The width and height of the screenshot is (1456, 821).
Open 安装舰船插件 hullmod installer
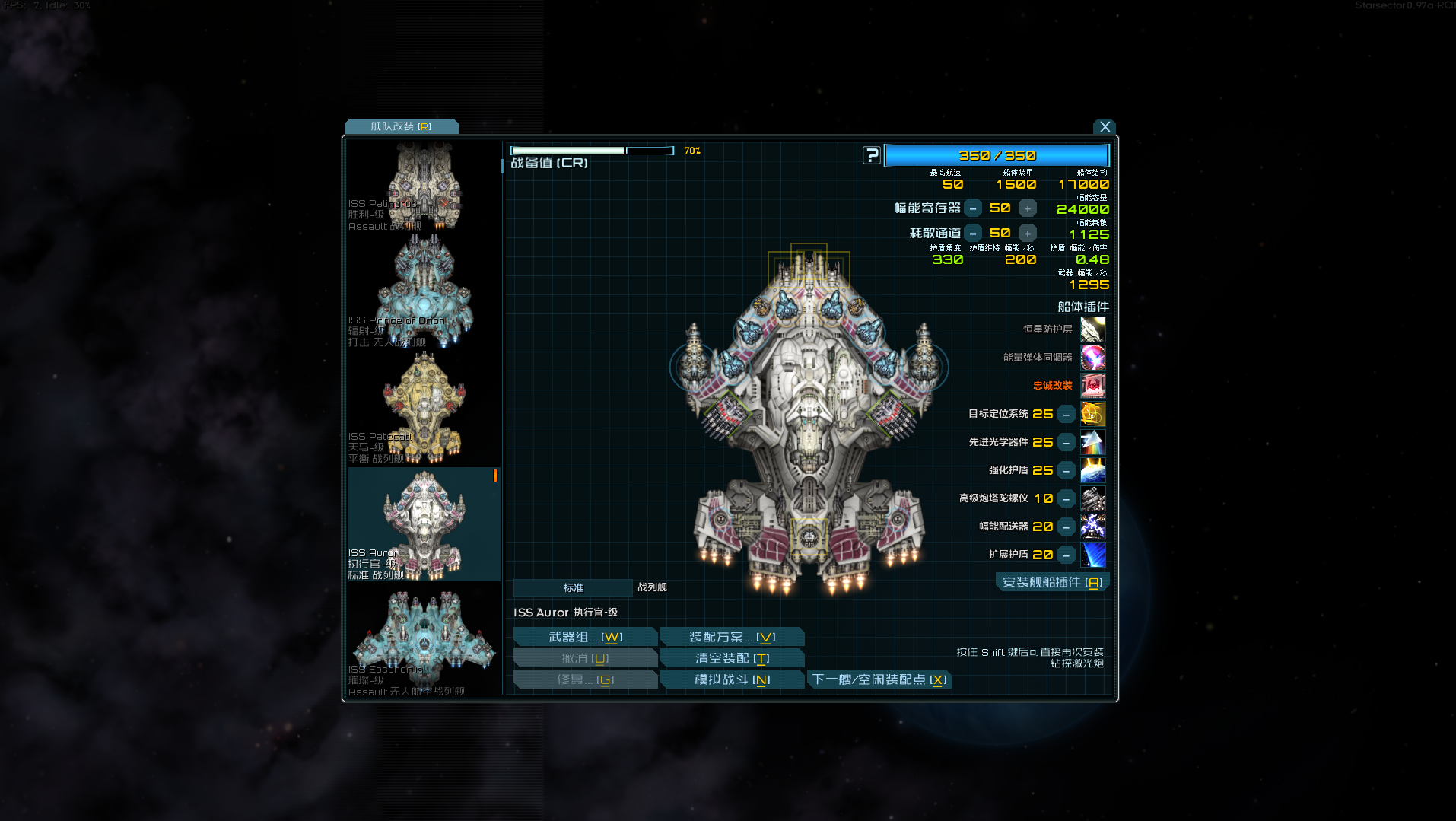[1052, 582]
